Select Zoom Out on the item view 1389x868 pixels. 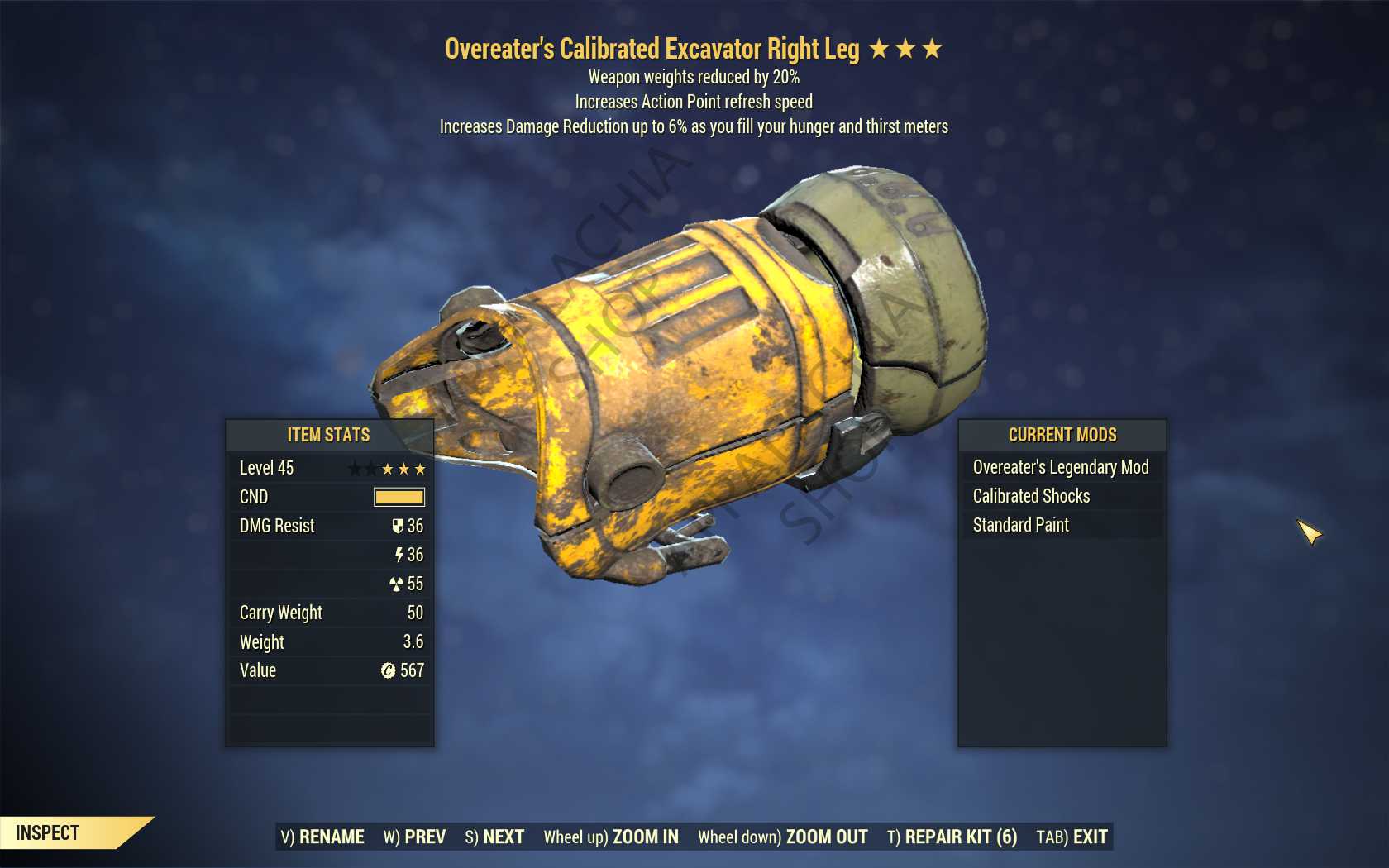coord(782,837)
